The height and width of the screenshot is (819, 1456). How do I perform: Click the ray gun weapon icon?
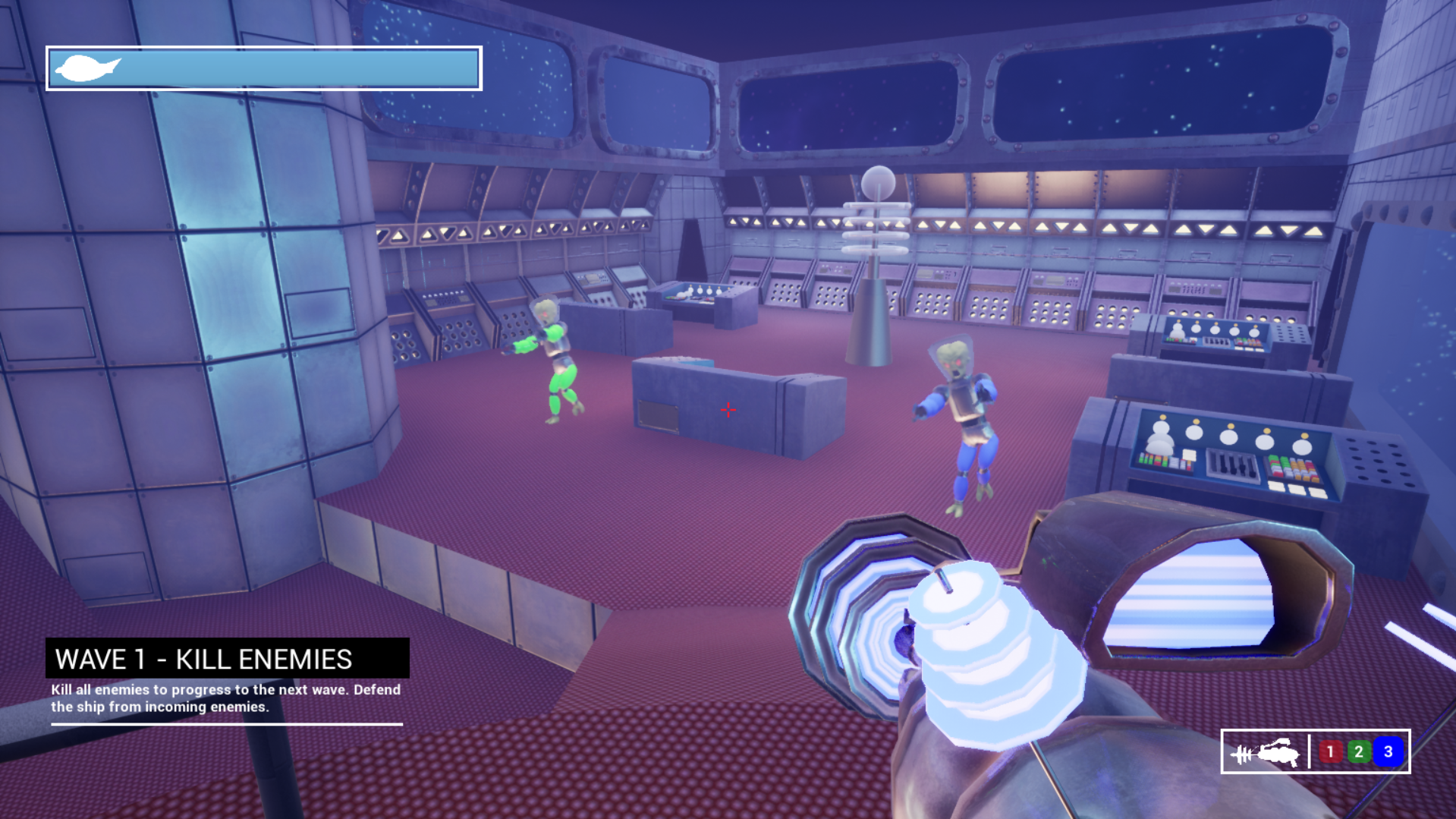pyautogui.click(x=1265, y=752)
